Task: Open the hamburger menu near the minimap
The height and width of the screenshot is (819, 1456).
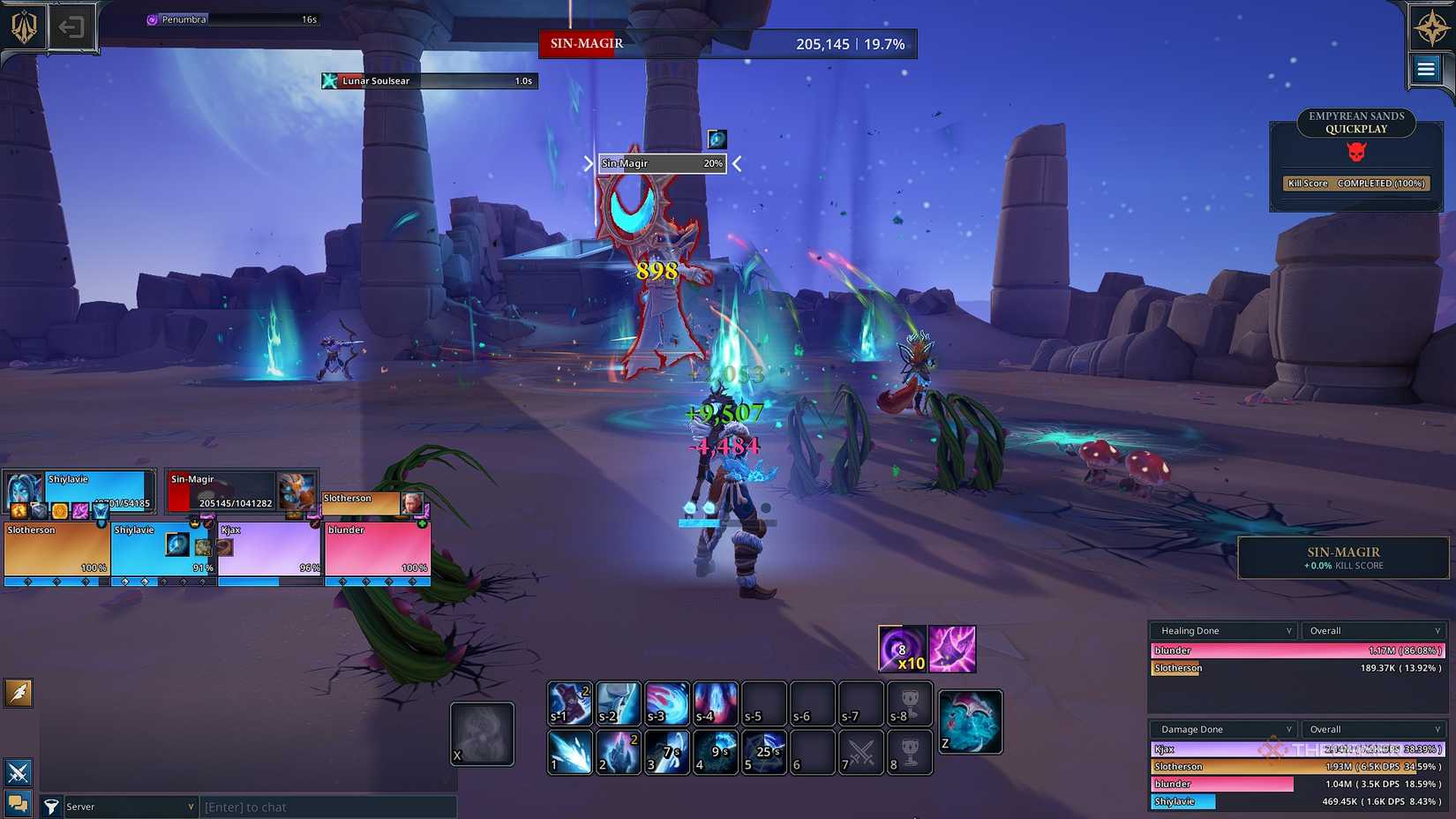Action: click(1427, 69)
